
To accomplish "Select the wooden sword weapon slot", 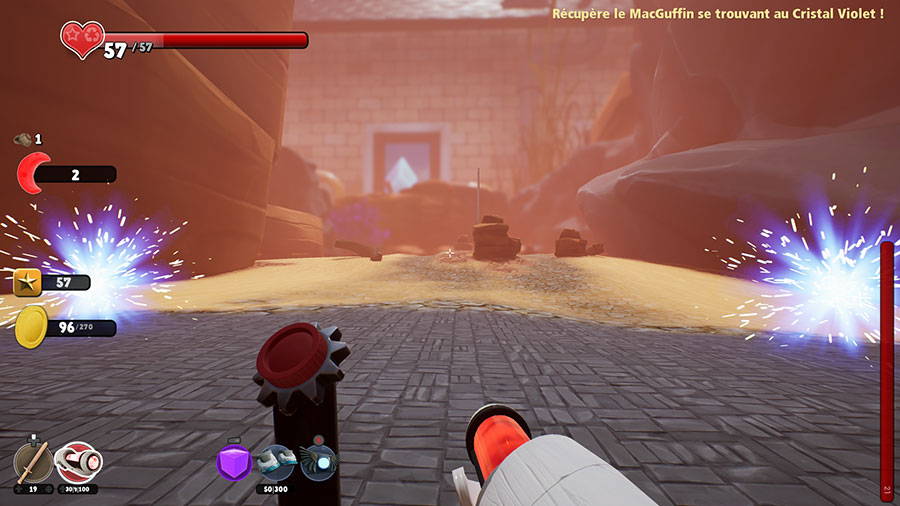I will pyautogui.click(x=34, y=462).
